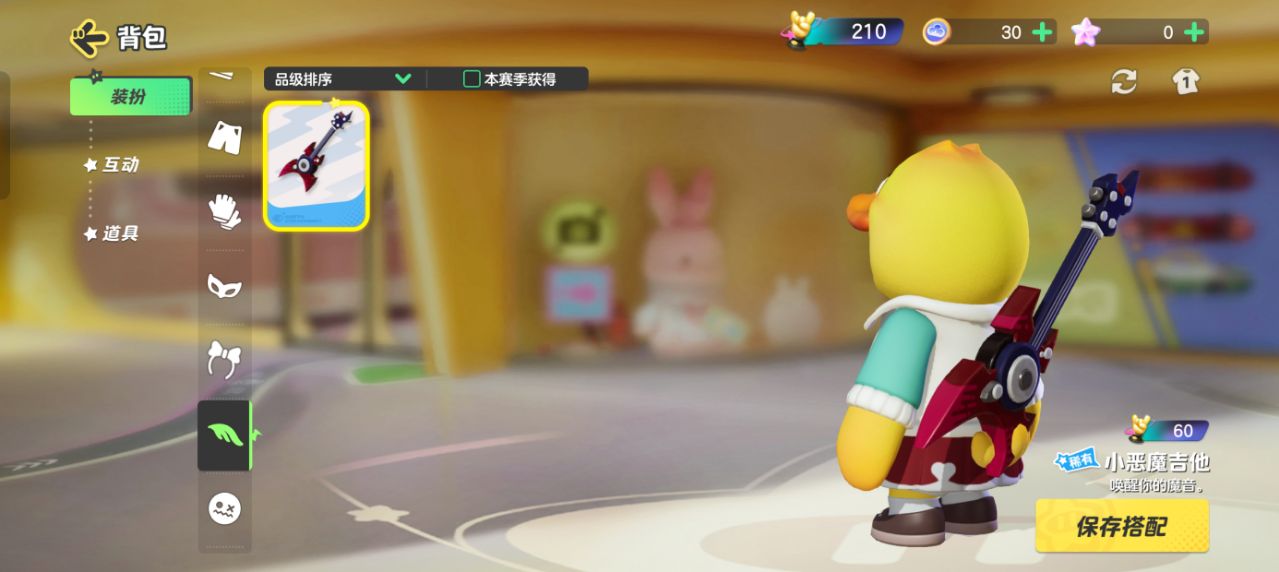Viewport: 1279px width, 572px height.
Task: Open the 道具 tab
Action: (120, 233)
